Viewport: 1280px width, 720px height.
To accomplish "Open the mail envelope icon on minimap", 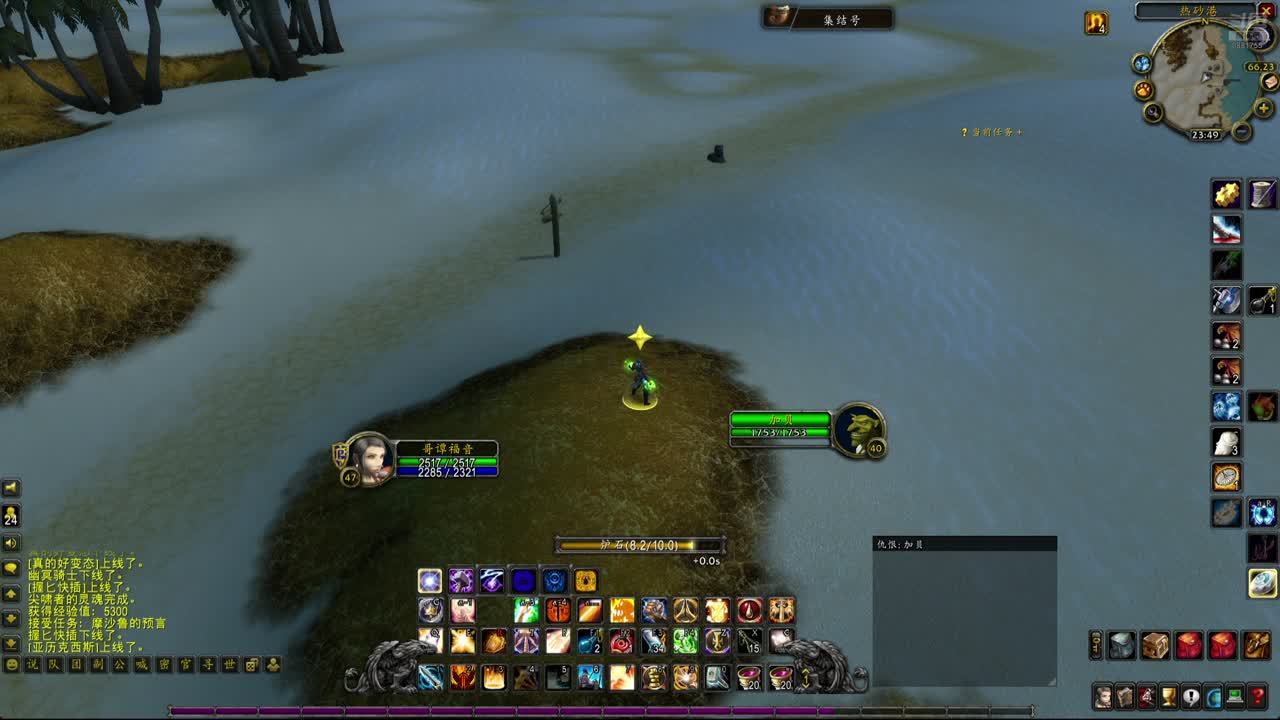I will coord(1269,82).
